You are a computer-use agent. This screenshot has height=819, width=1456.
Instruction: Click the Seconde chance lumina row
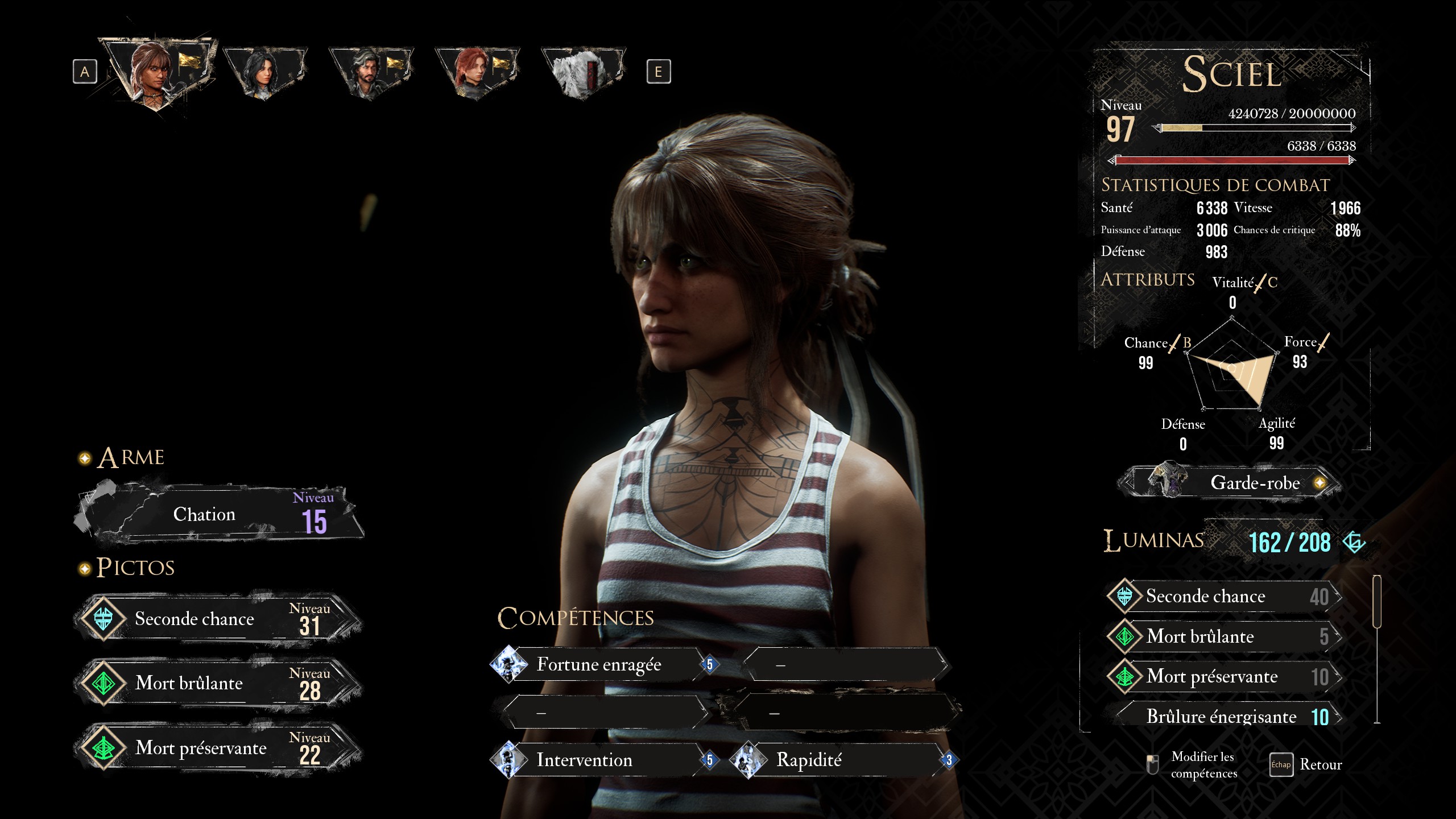[1223, 596]
